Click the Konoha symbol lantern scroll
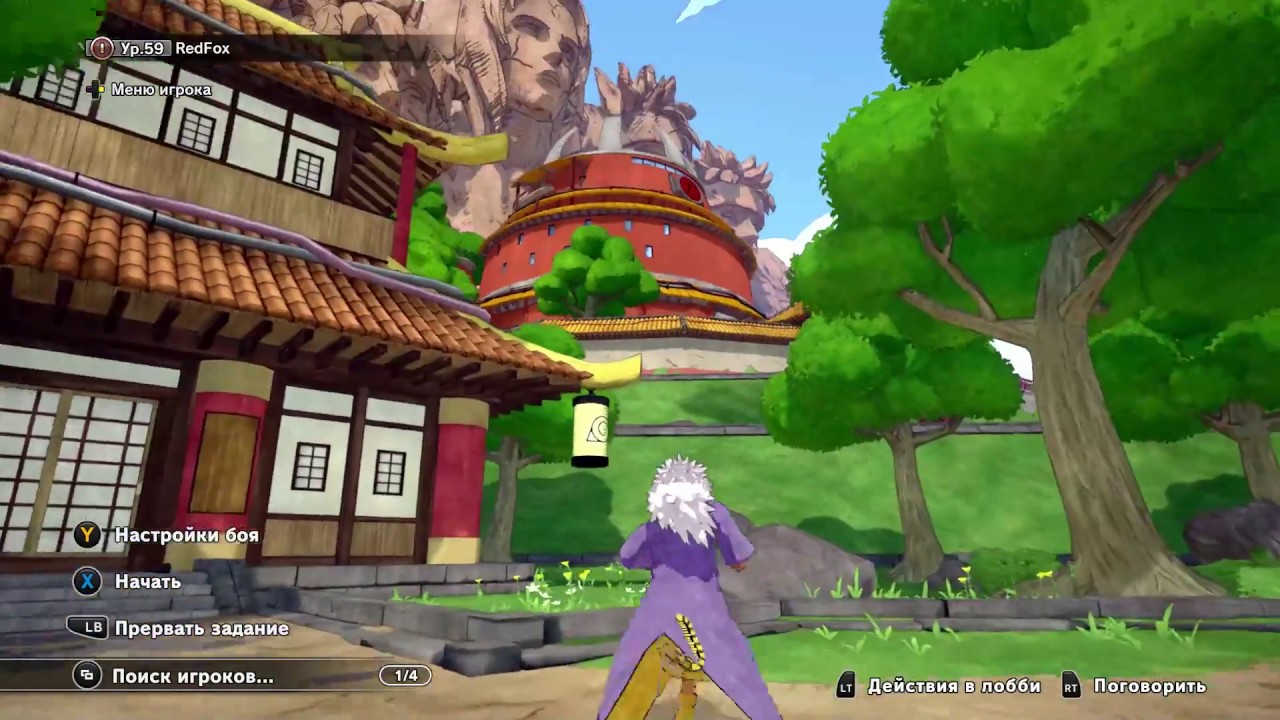This screenshot has width=1280, height=720. pos(589,430)
